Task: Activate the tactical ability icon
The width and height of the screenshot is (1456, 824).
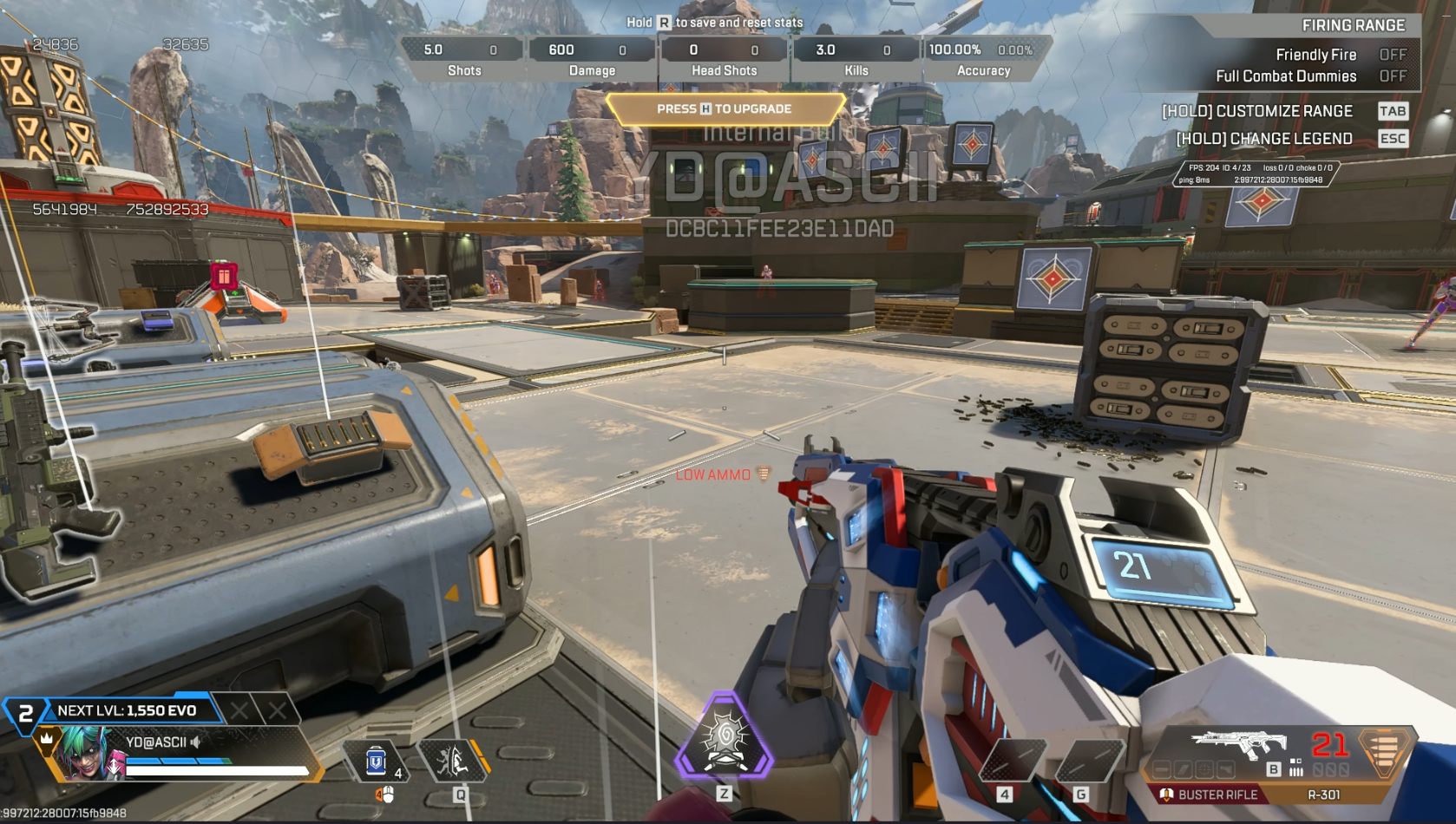Action: coord(455,762)
